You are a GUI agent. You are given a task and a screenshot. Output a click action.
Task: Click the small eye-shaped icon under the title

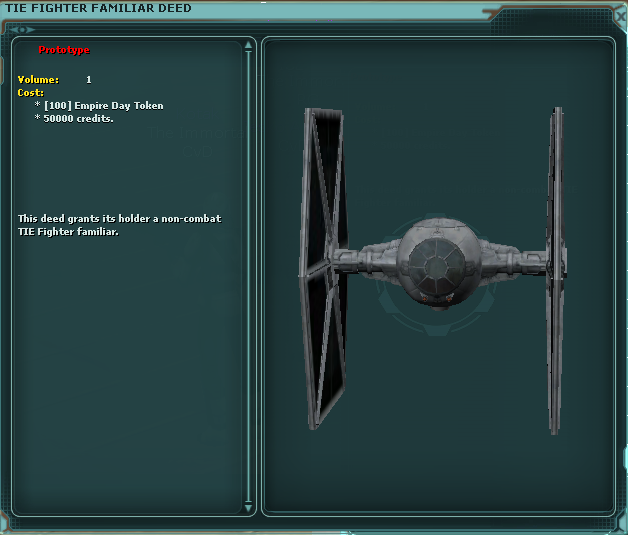tap(23, 29)
